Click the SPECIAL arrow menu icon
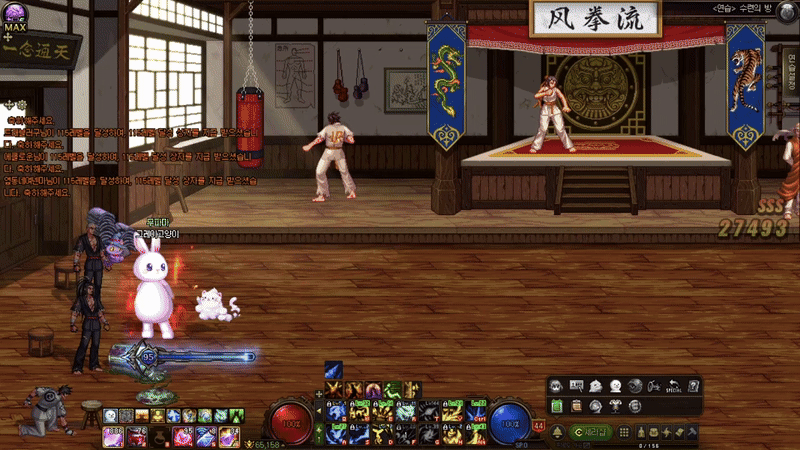Image resolution: width=800 pixels, height=450 pixels. (674, 386)
